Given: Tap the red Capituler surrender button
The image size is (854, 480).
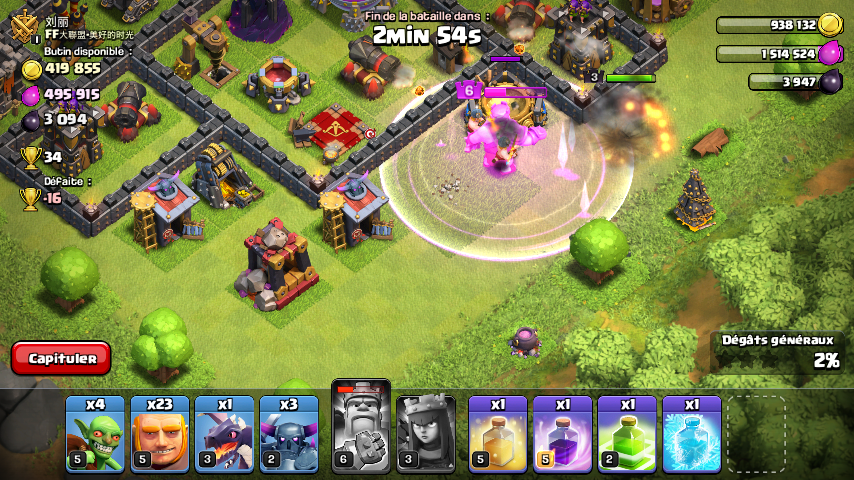Looking at the screenshot, I should [61, 358].
